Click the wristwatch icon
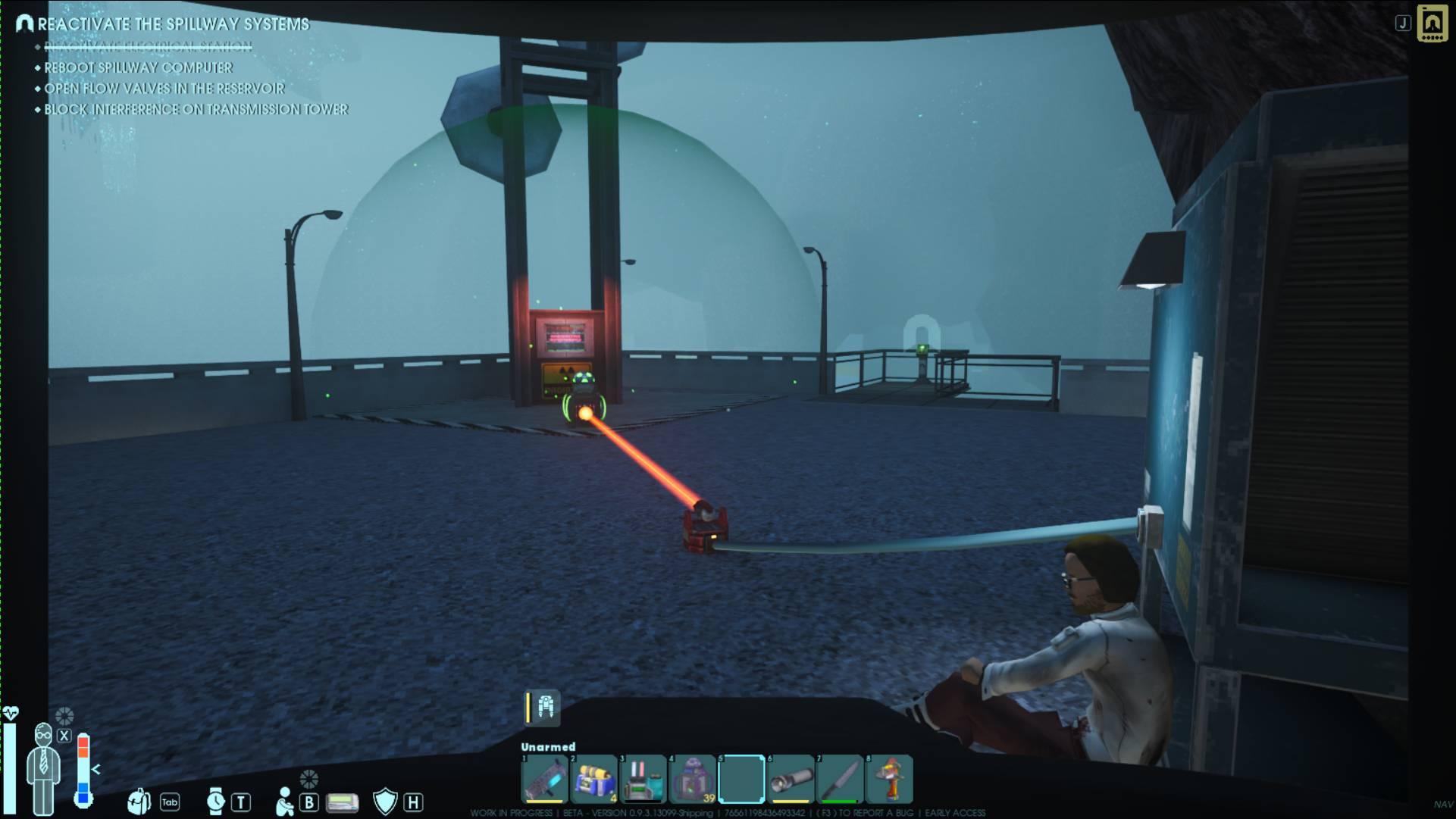Screen dimensions: 1456x819 [216, 801]
